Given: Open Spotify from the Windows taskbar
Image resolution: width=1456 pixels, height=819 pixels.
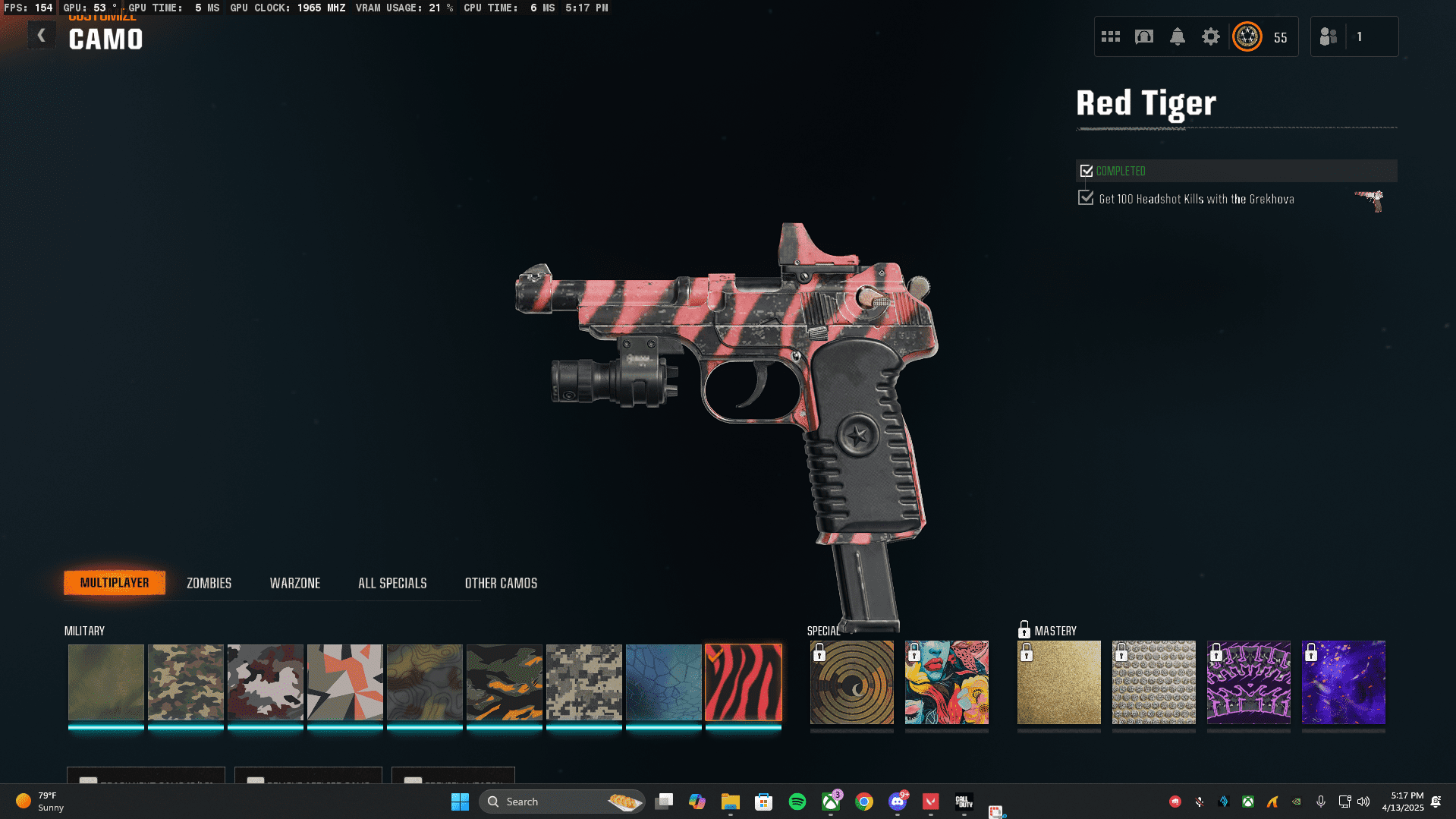Looking at the screenshot, I should tap(797, 802).
